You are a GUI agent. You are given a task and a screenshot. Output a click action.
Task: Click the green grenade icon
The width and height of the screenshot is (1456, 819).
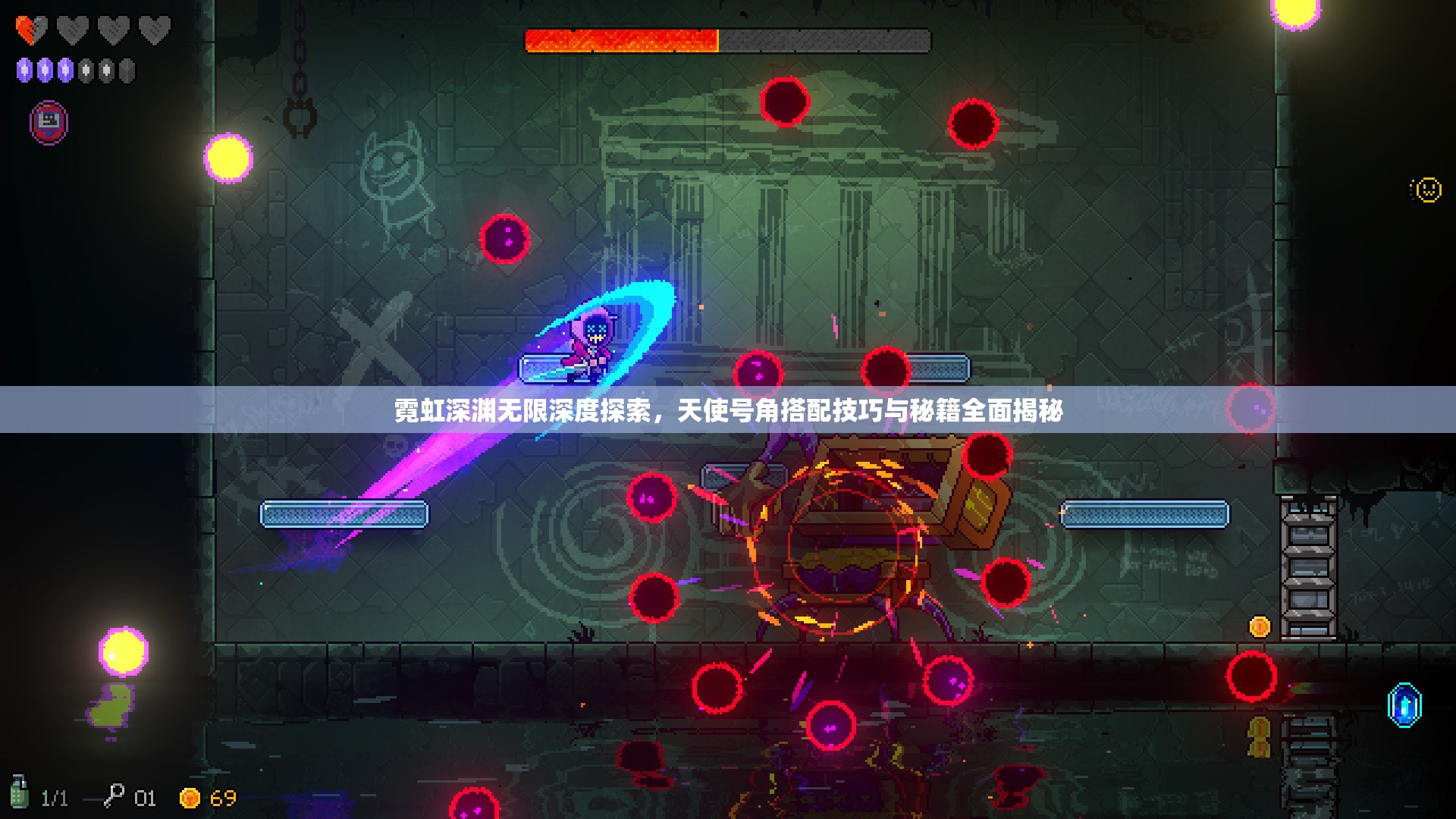pyautogui.click(x=19, y=792)
